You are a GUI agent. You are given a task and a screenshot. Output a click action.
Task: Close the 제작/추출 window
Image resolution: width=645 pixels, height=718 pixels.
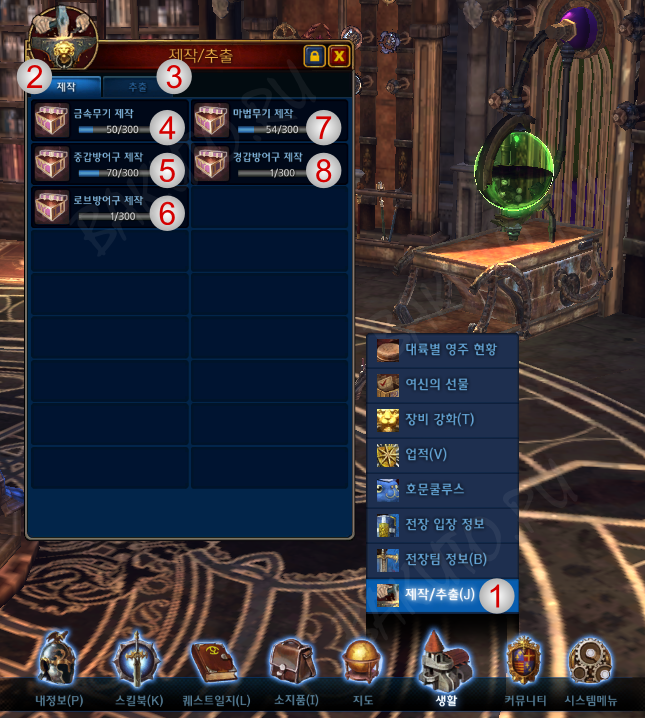click(x=339, y=56)
